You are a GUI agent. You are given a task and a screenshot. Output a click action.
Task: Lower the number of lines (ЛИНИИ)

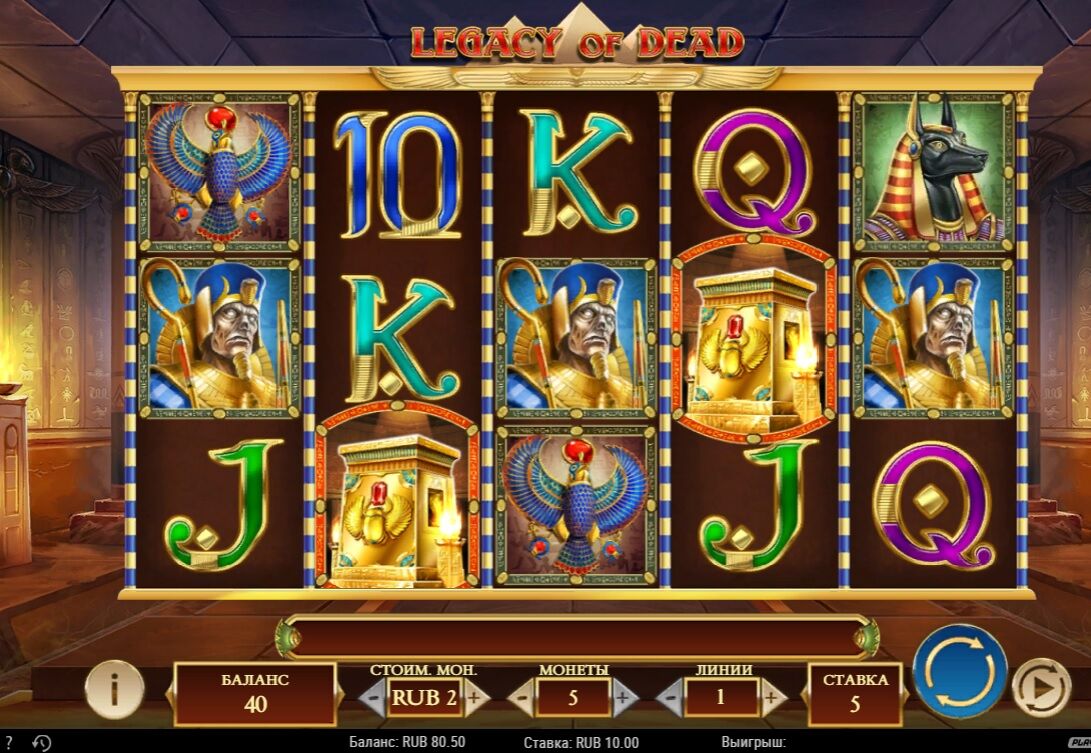coord(670,697)
